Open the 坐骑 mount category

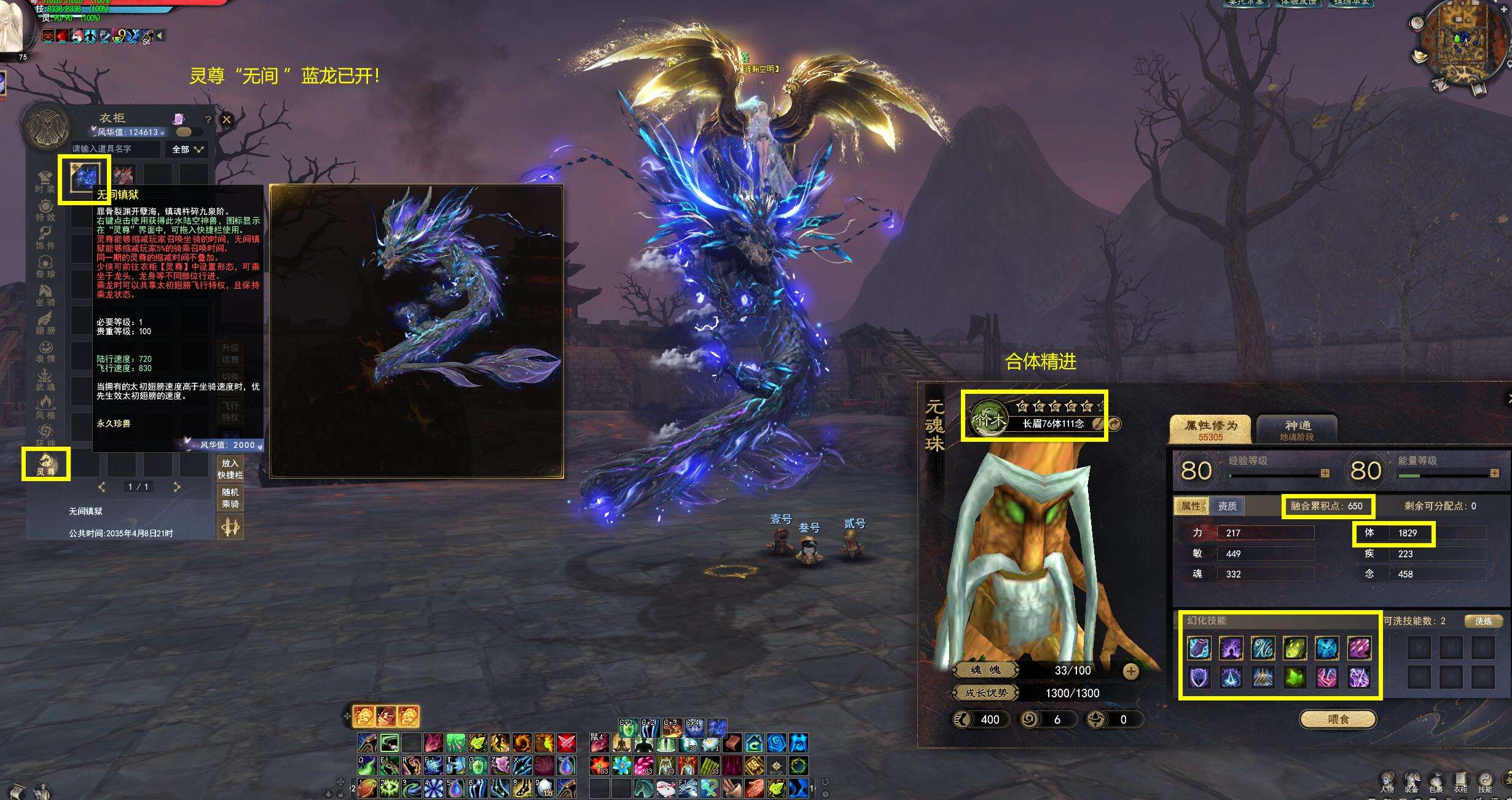pyautogui.click(x=46, y=294)
